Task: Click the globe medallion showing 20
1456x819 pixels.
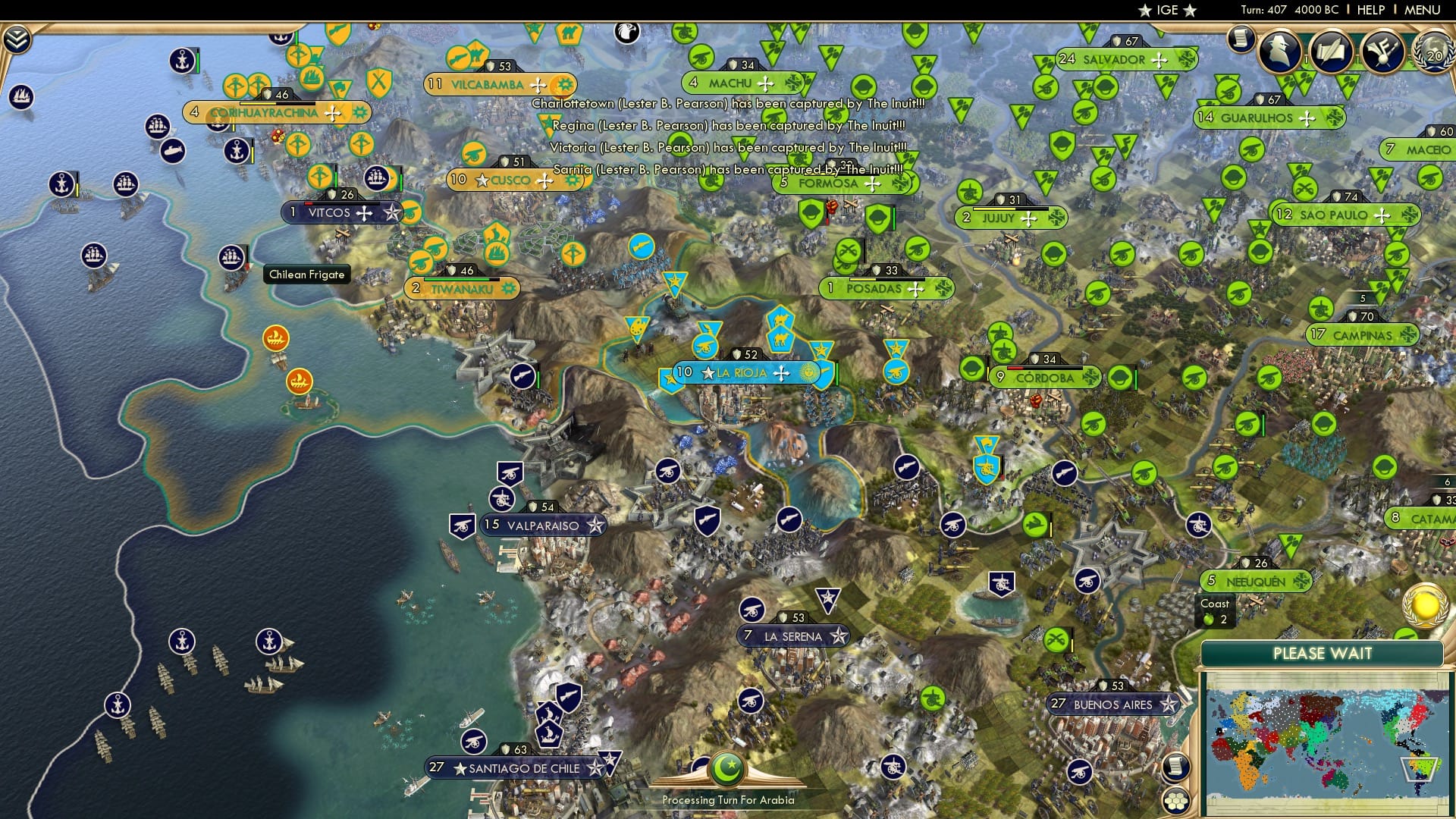Action: point(1436,53)
